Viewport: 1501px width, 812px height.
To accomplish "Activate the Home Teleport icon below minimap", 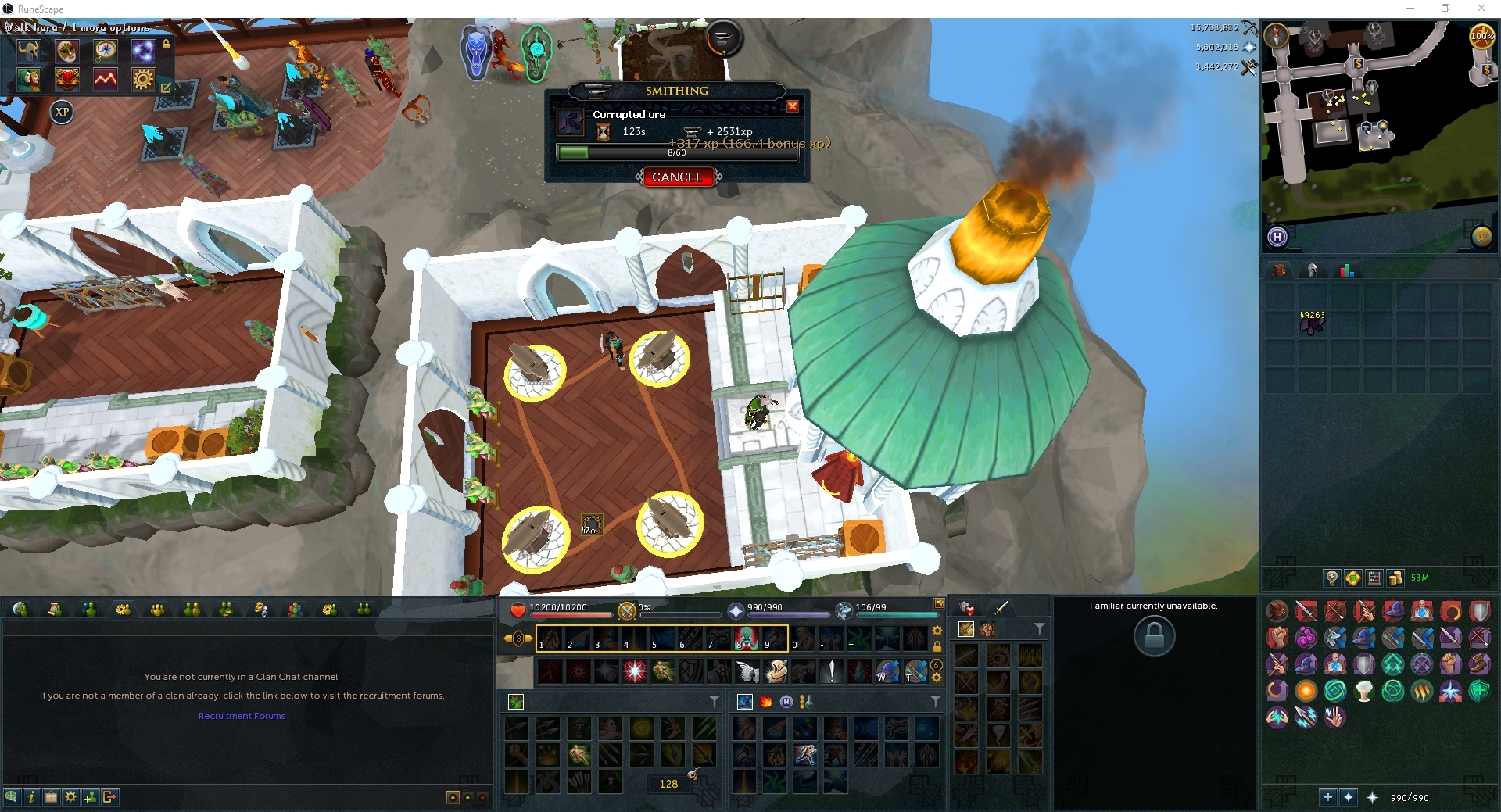I will (x=1278, y=237).
